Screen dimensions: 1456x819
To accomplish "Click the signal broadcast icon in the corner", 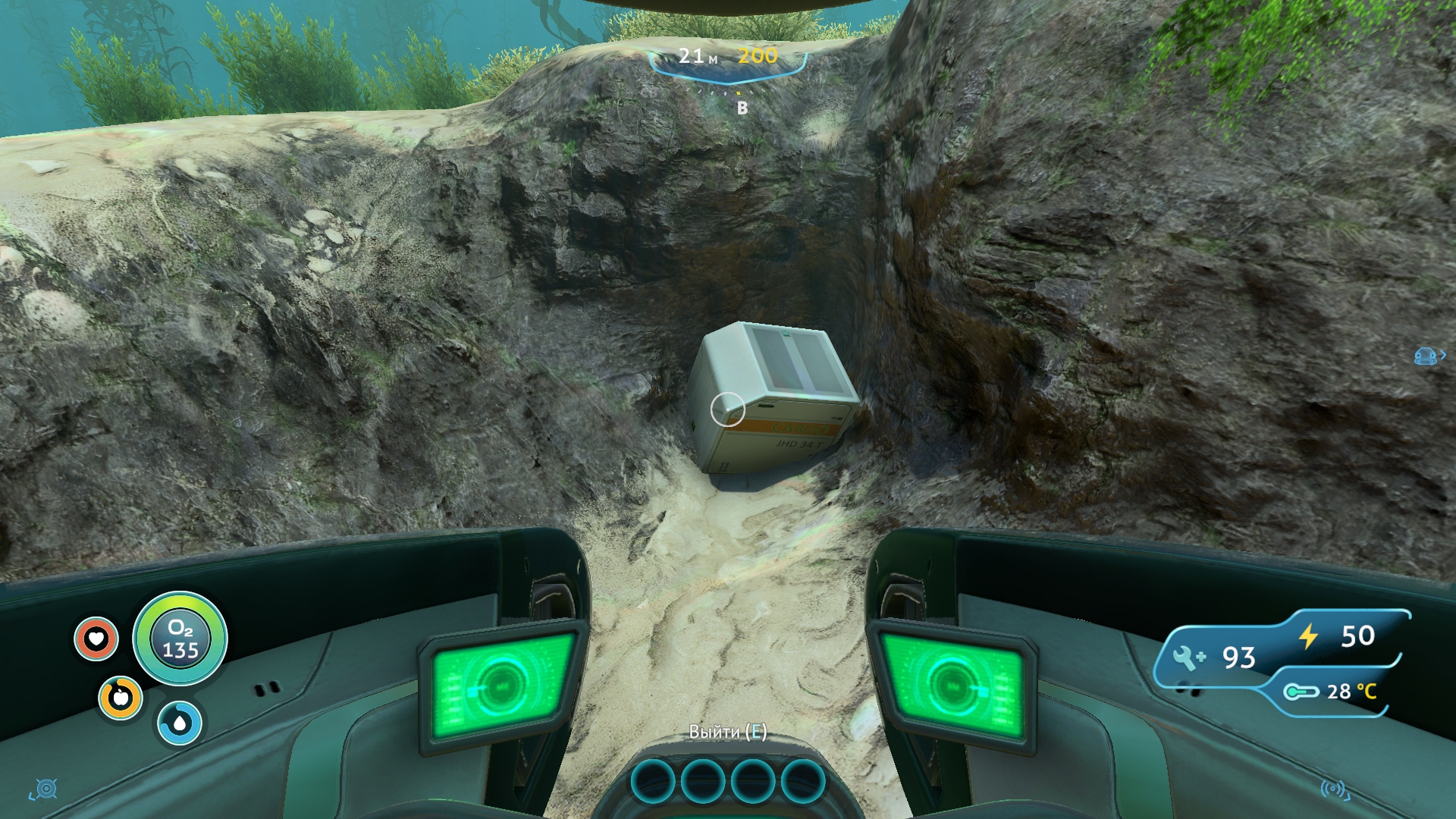I will click(1334, 789).
